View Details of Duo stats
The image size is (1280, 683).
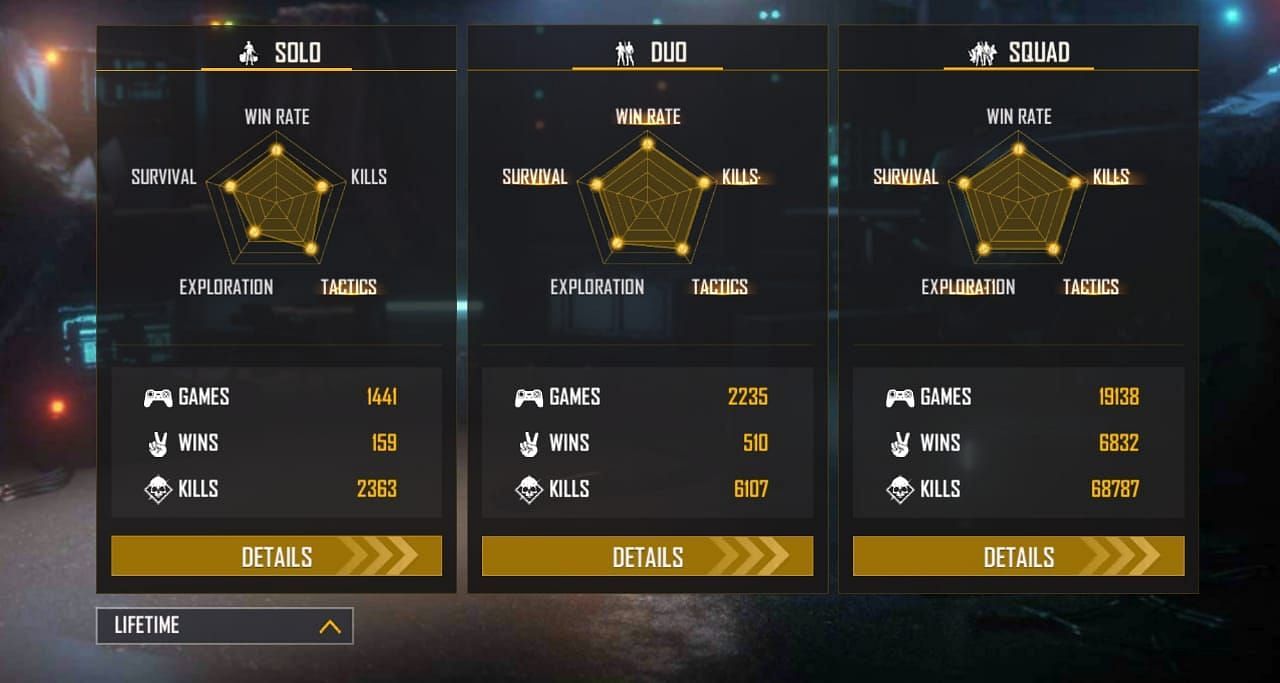(647, 556)
